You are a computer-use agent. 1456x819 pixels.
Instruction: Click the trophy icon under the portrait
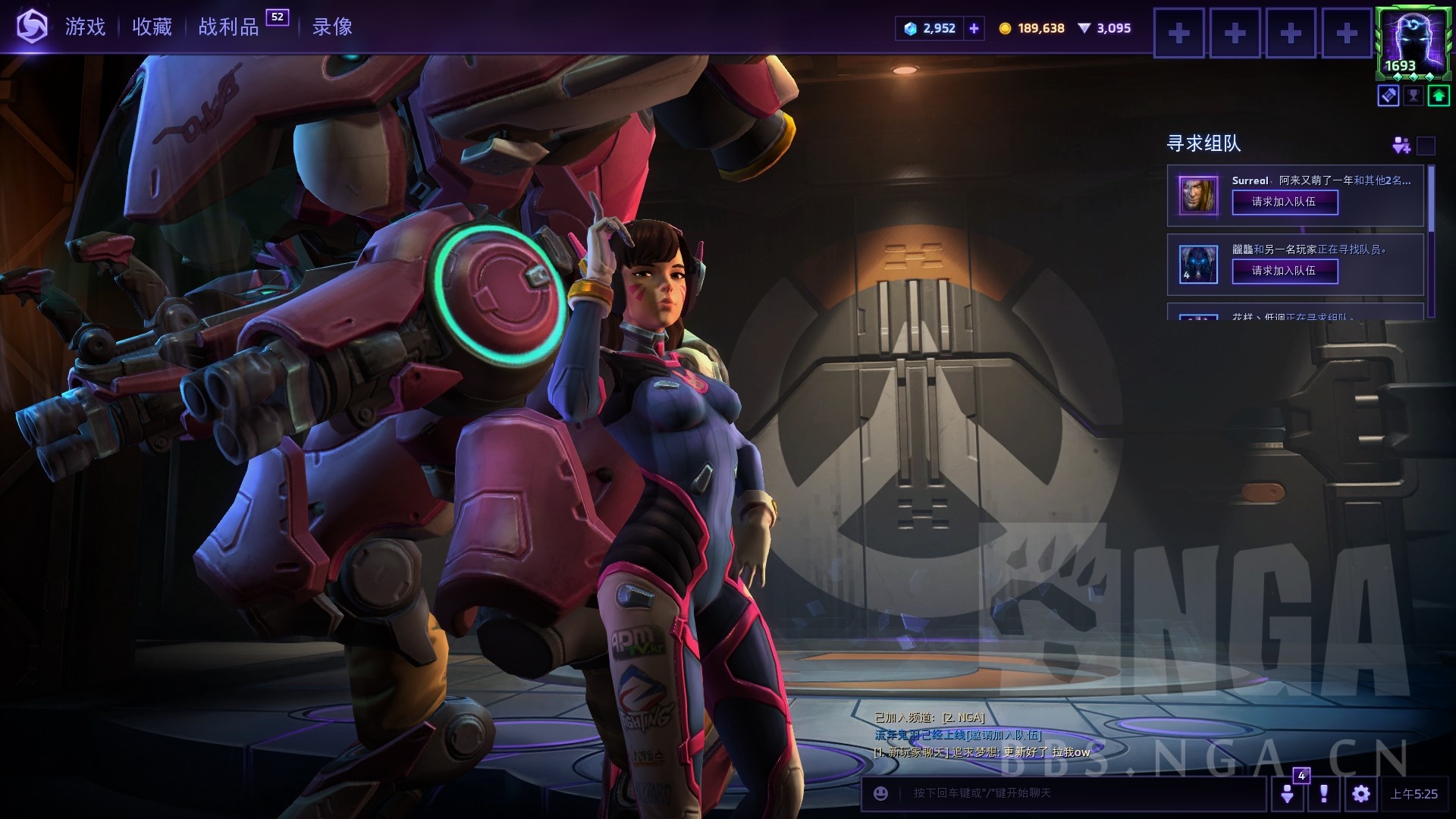[1413, 96]
